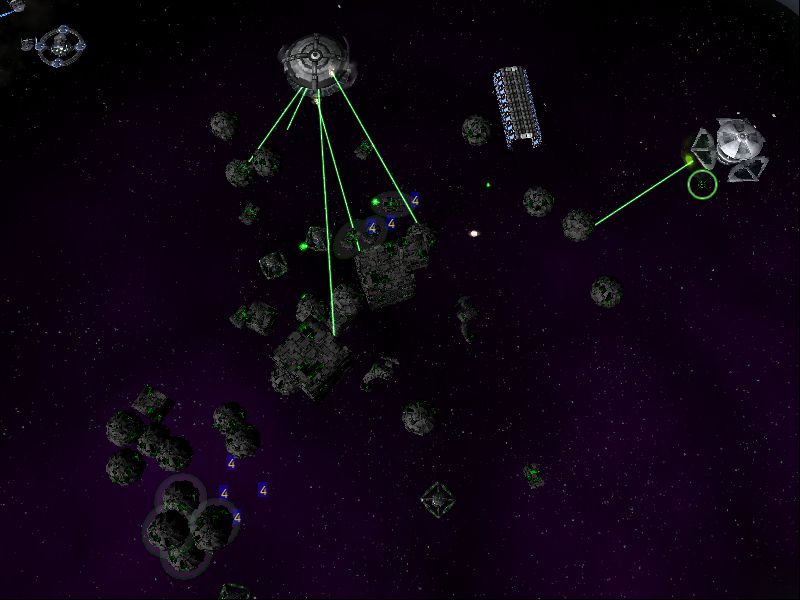Screen dimensions: 800x600
Task: Select the unit inside the green selection circle
Action: click(x=703, y=184)
